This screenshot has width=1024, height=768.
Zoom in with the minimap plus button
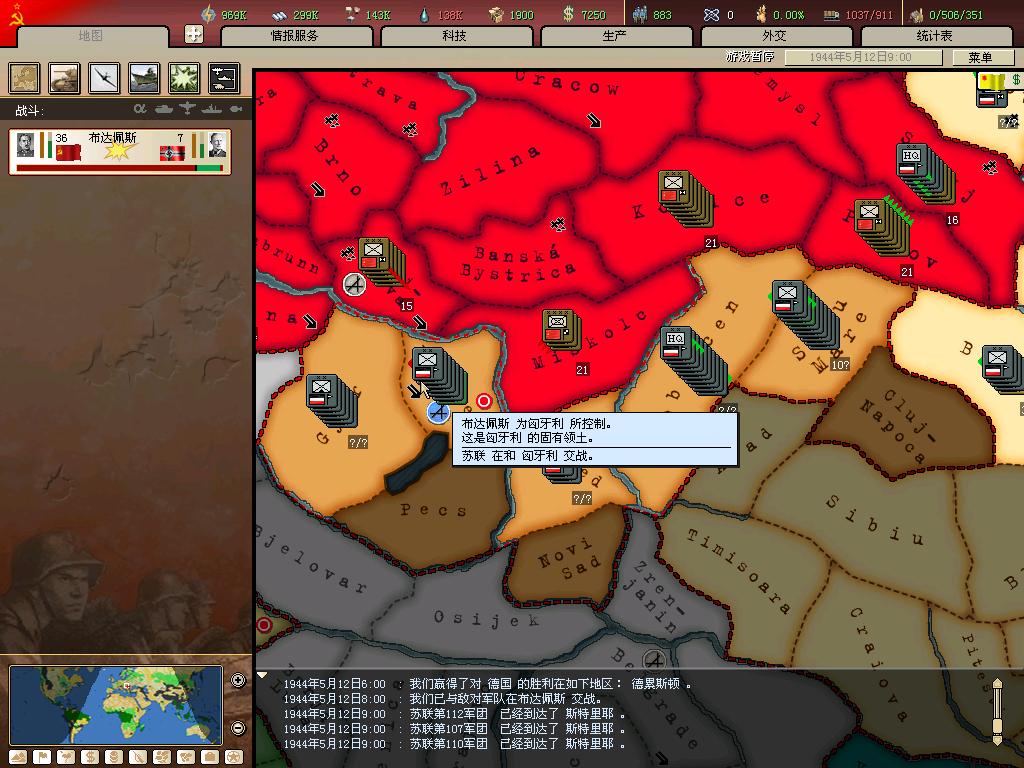pyautogui.click(x=238, y=681)
